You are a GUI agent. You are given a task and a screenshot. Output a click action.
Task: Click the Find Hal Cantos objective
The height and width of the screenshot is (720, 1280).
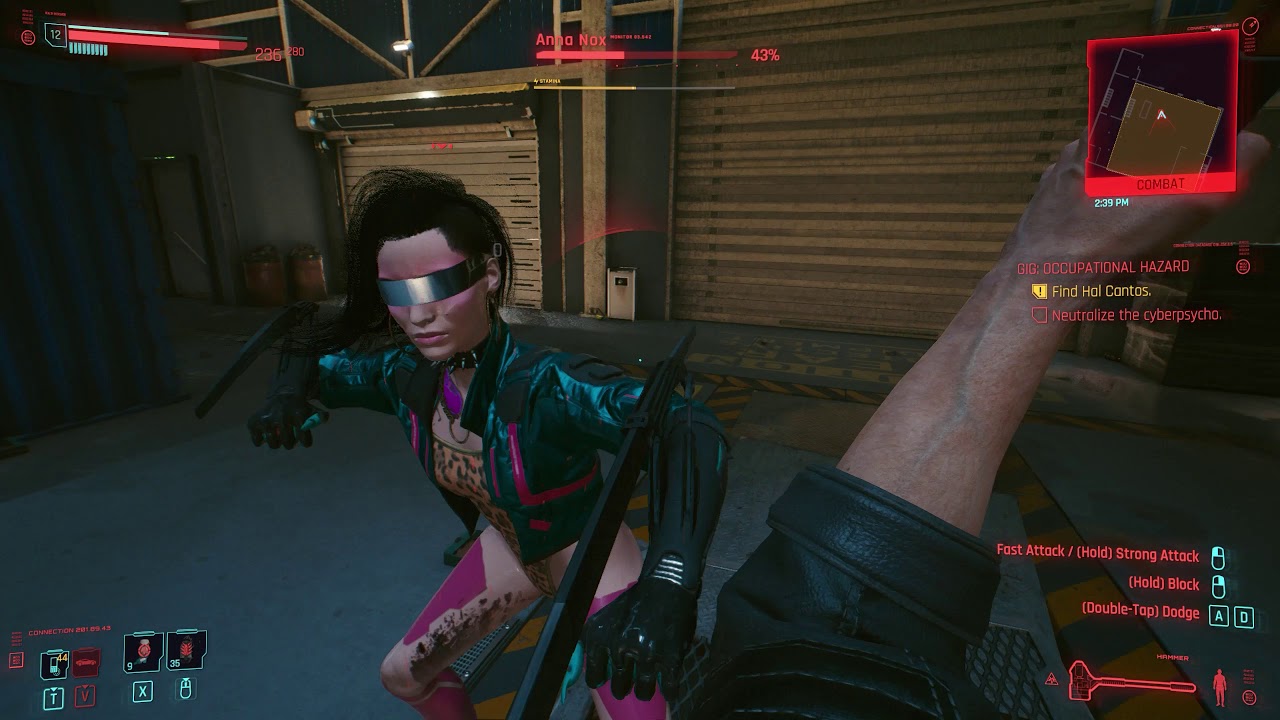pos(1100,291)
